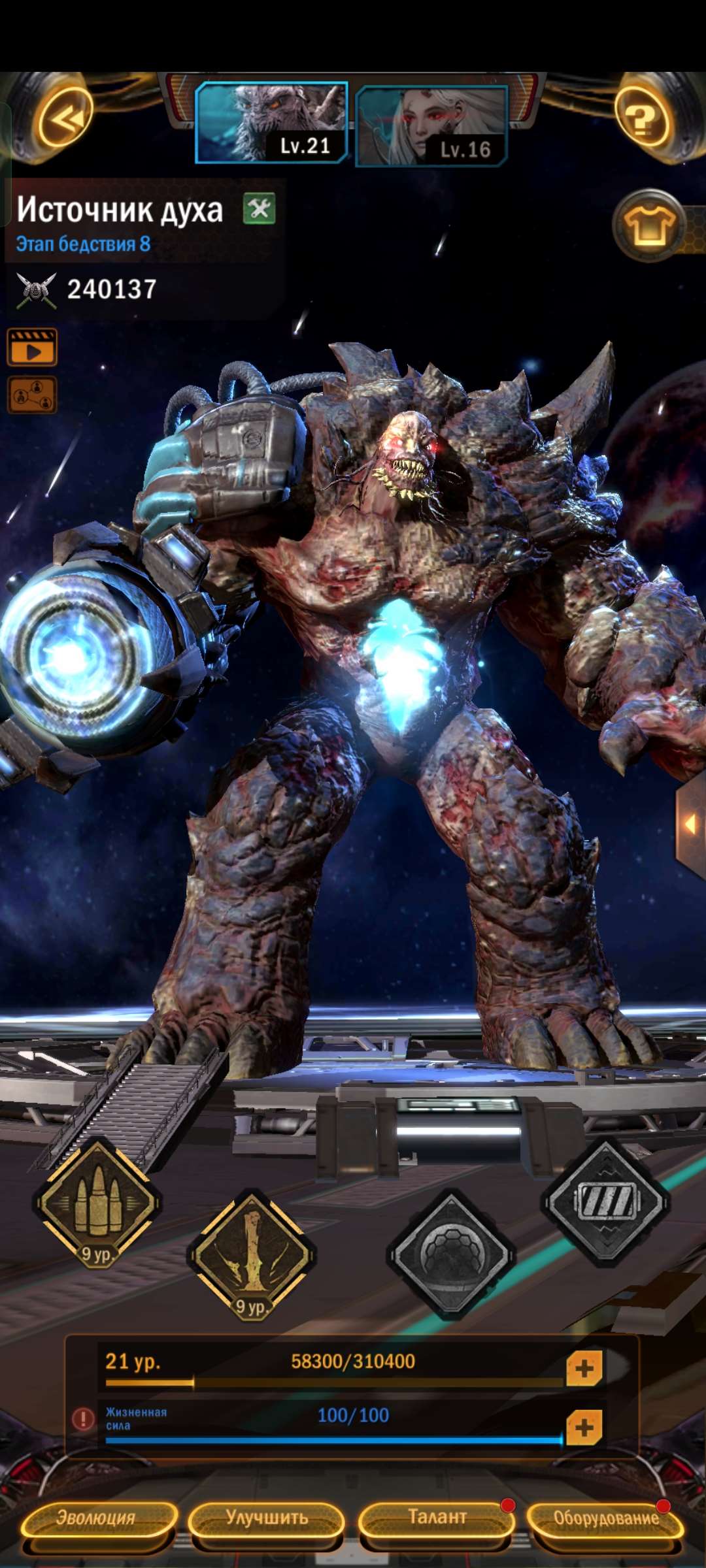
Task: Expand the side panel arrow tab
Action: click(x=690, y=824)
